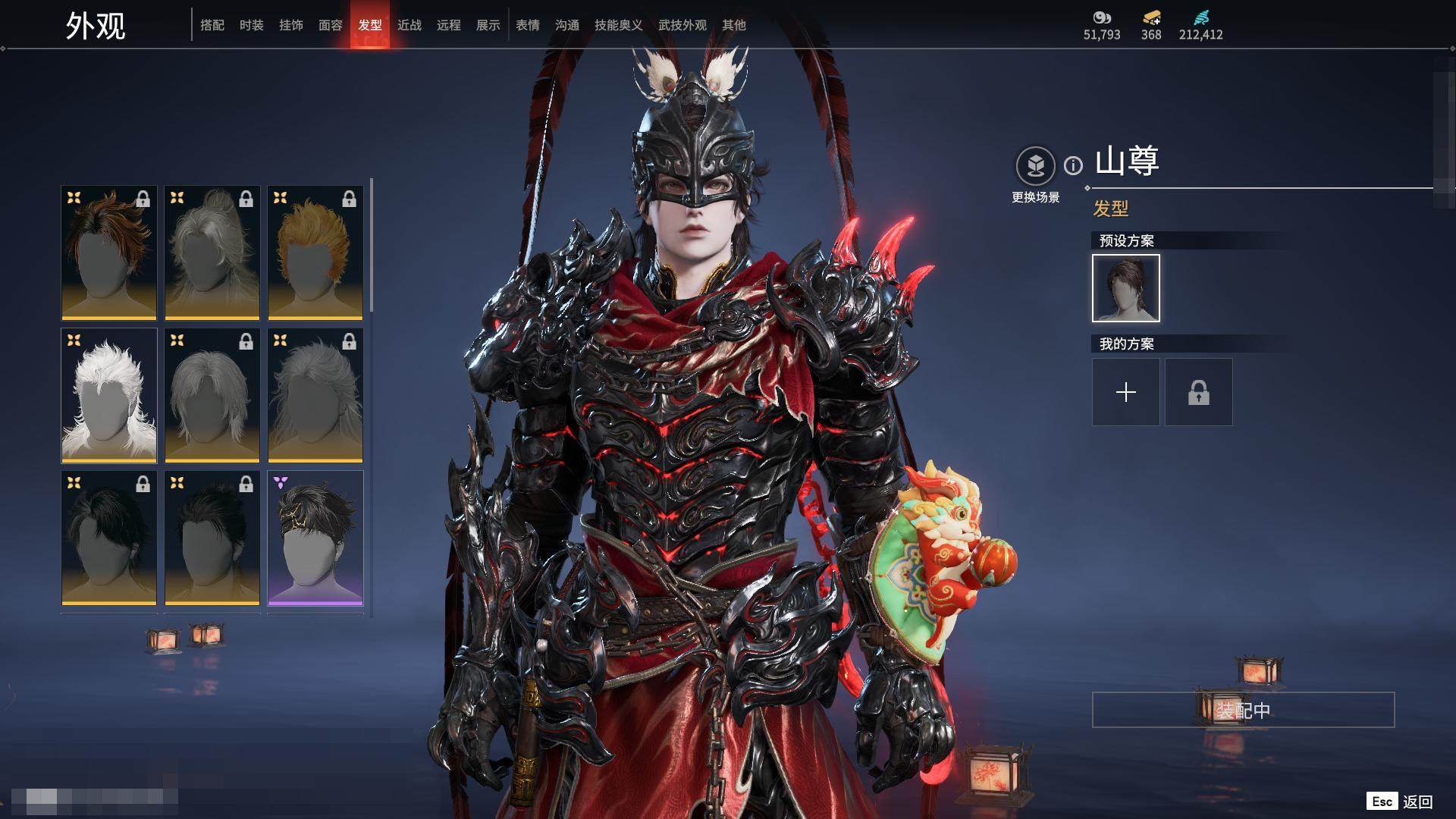Open the 近战 melee tab
Screen dimensions: 1456x819
[409, 25]
